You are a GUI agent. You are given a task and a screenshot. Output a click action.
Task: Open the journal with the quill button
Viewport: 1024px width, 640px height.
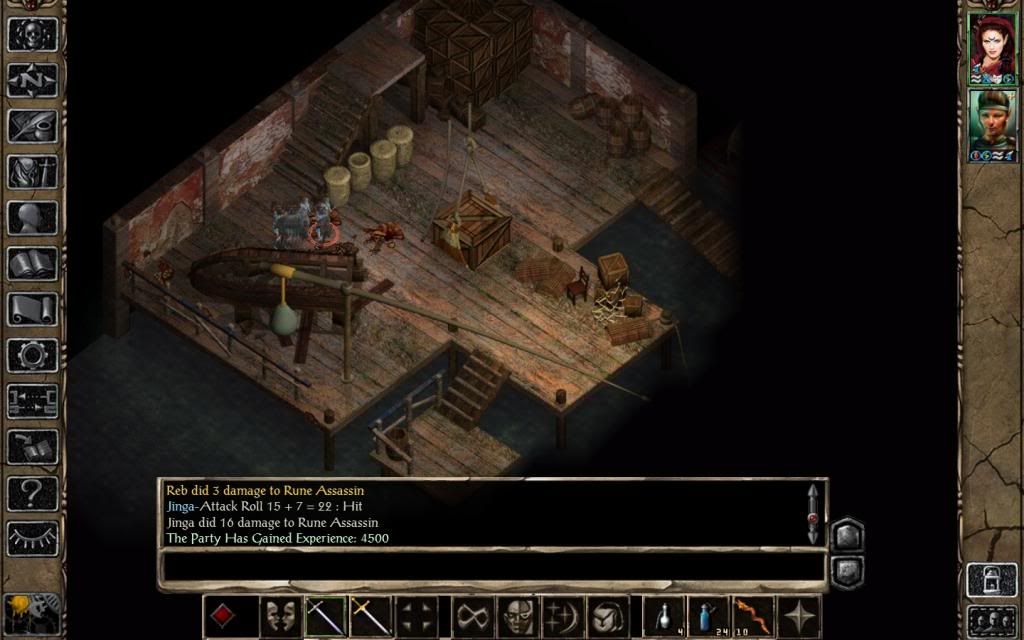click(x=32, y=125)
